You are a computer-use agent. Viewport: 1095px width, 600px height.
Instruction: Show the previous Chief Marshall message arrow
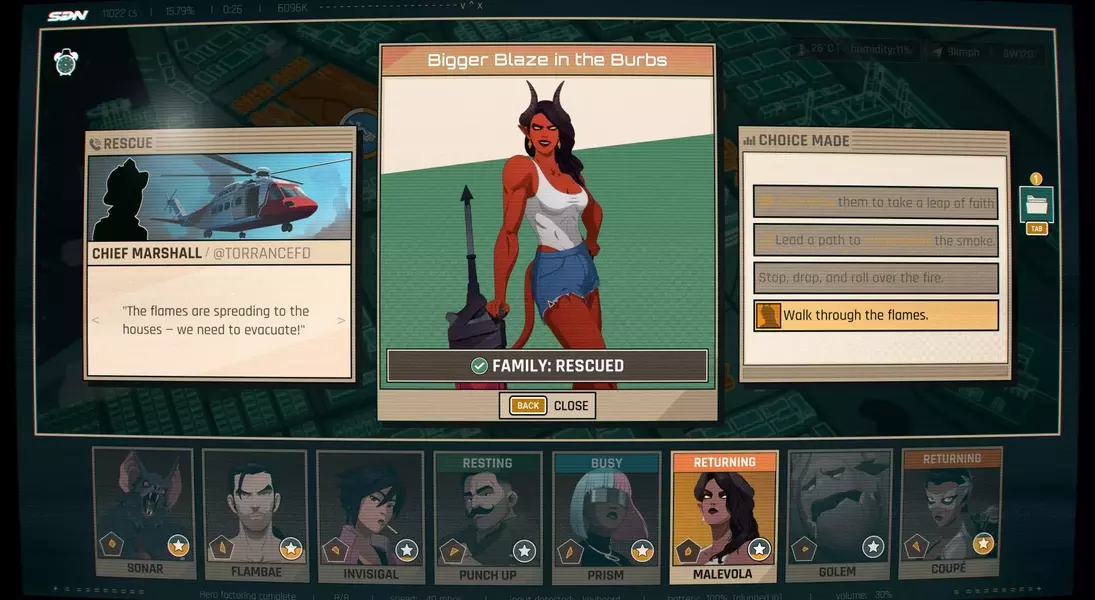tap(96, 321)
